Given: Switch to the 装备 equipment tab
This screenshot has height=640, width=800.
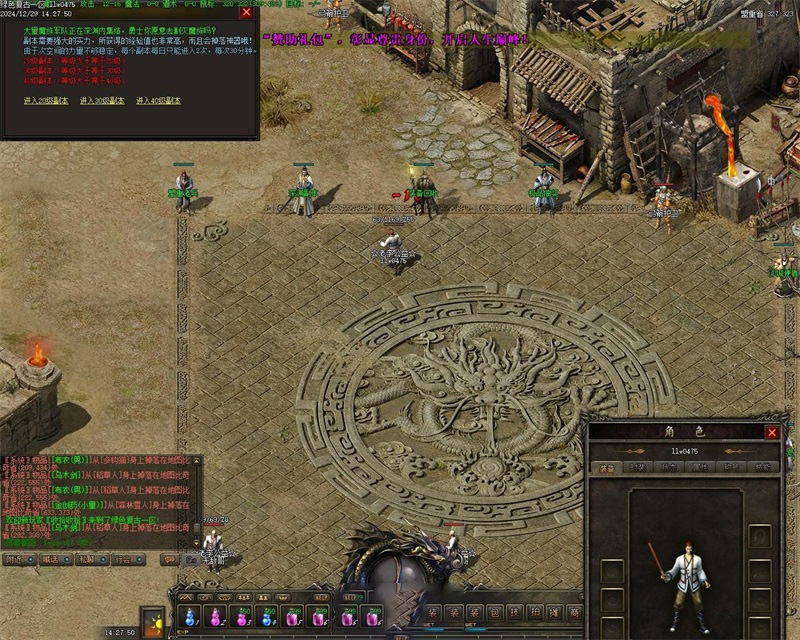Looking at the screenshot, I should (x=607, y=467).
